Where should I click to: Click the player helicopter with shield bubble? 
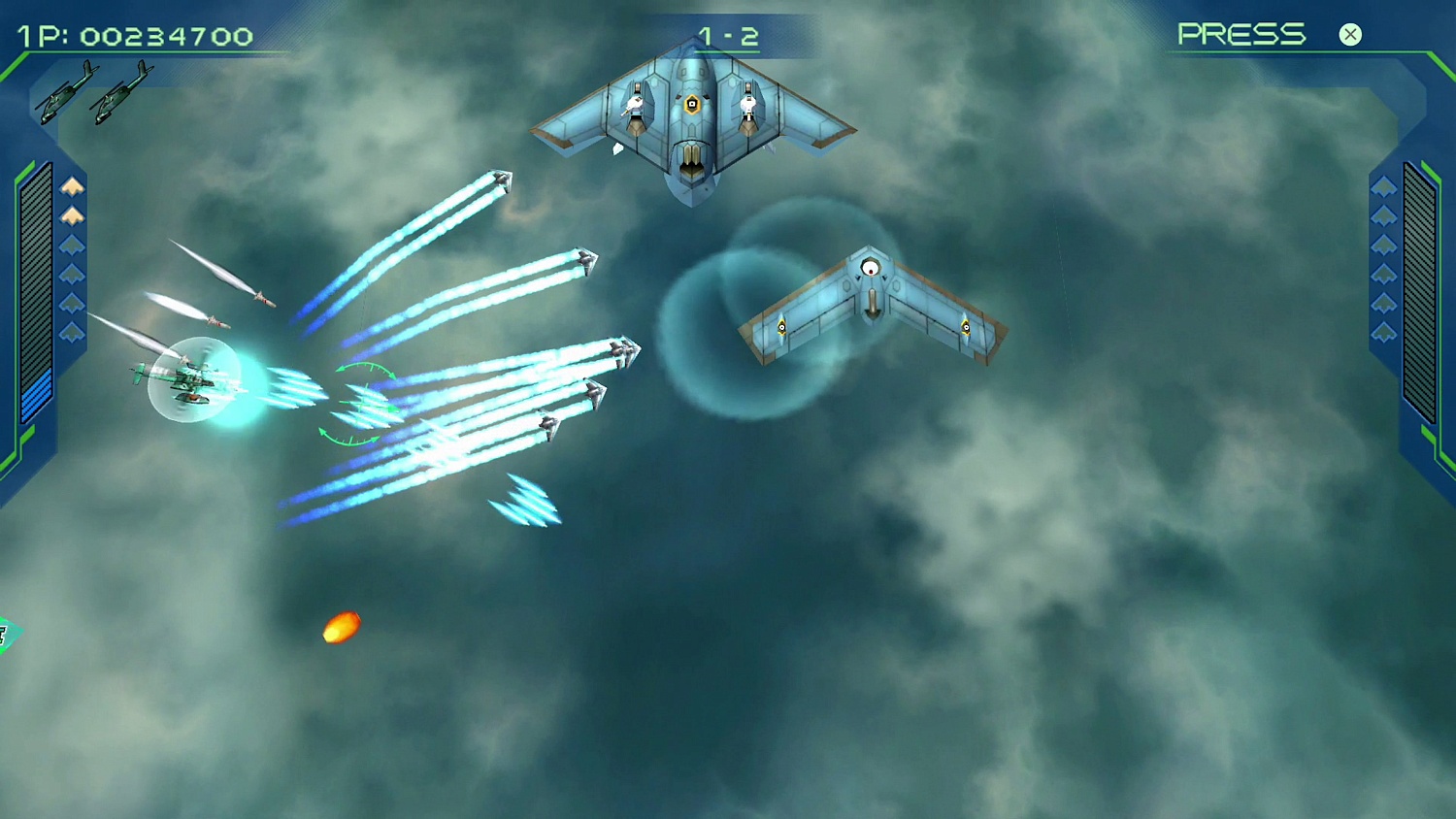pyautogui.click(x=192, y=381)
